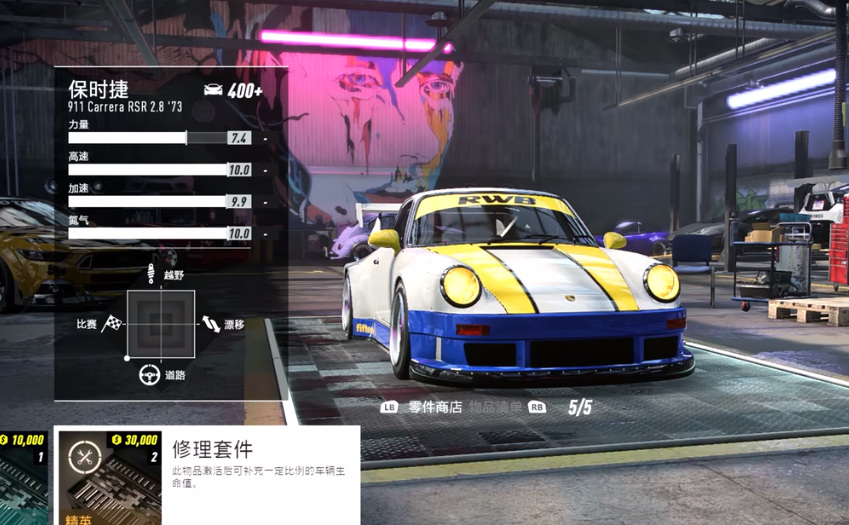This screenshot has height=525, width=849.
Task: Switch to the 零件商店 parts shop tab
Action: (x=434, y=408)
